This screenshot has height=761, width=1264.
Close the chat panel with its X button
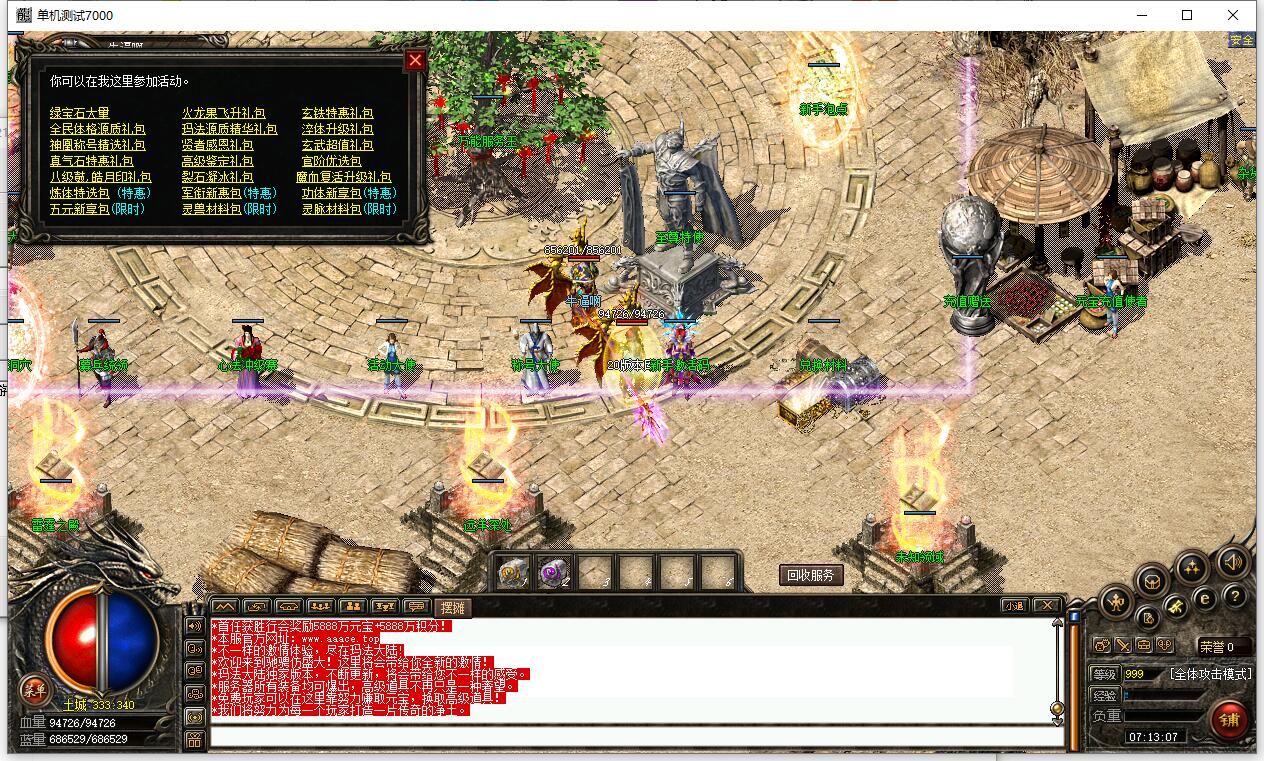point(1045,605)
